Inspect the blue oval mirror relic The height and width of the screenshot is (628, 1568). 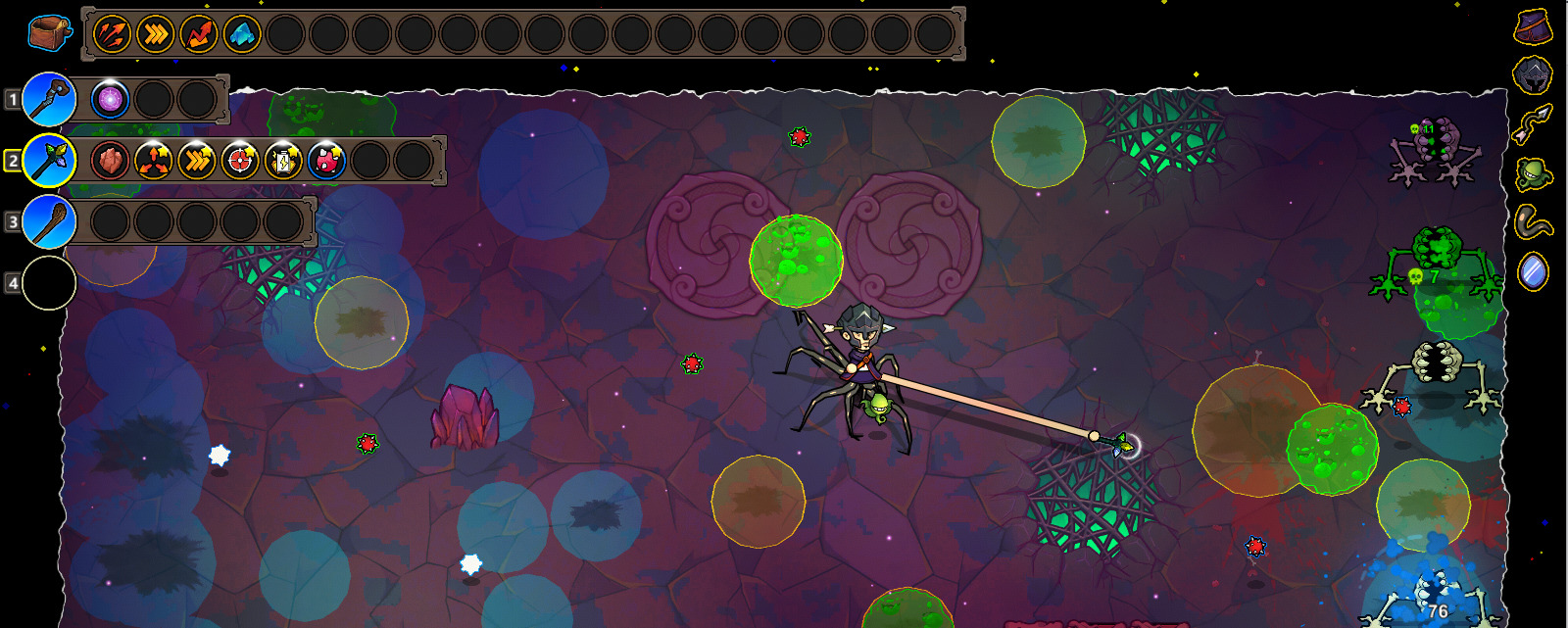(1534, 271)
